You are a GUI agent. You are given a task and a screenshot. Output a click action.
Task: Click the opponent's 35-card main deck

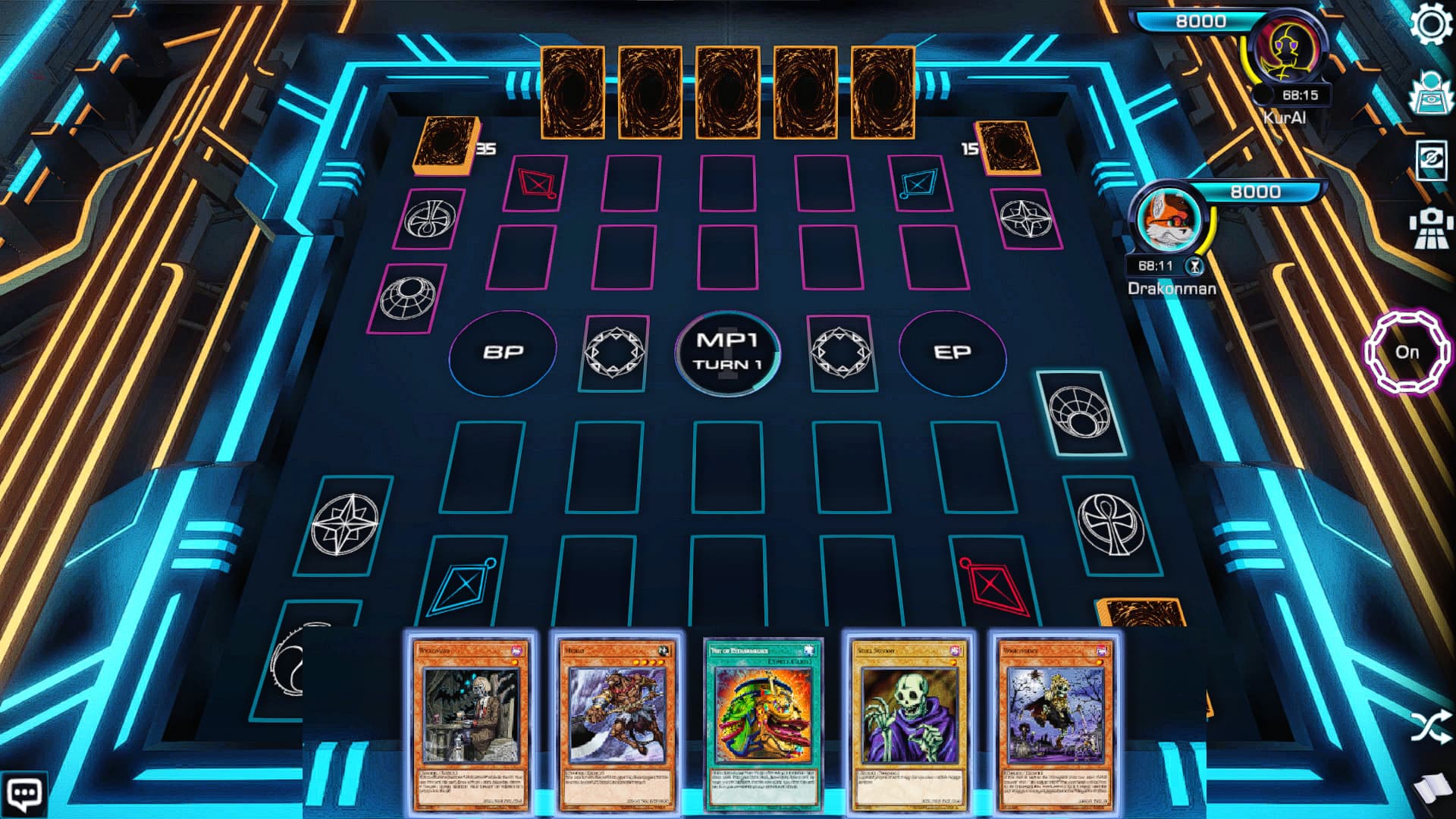(447, 144)
